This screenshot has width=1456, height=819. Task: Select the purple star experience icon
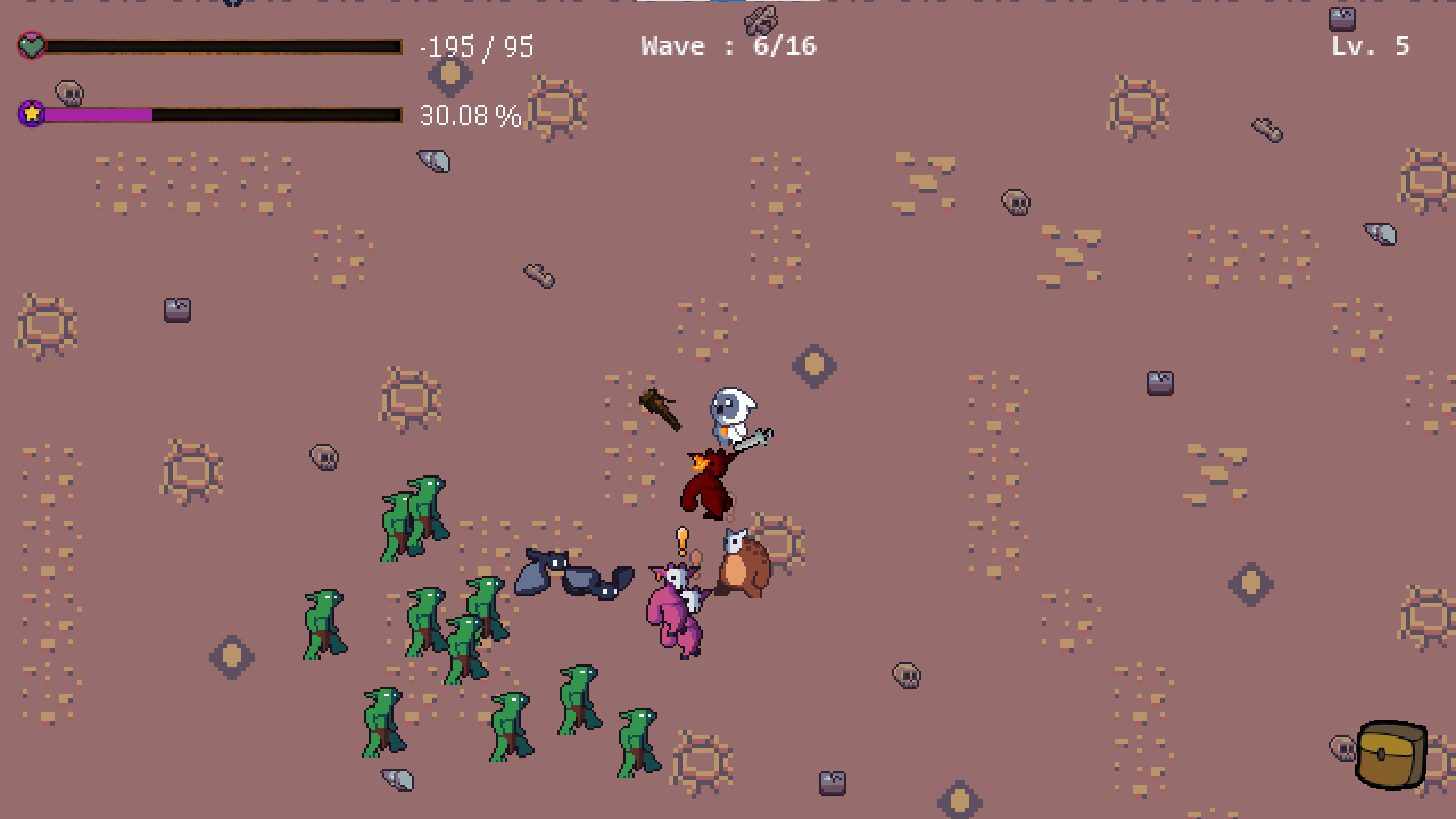[x=30, y=114]
